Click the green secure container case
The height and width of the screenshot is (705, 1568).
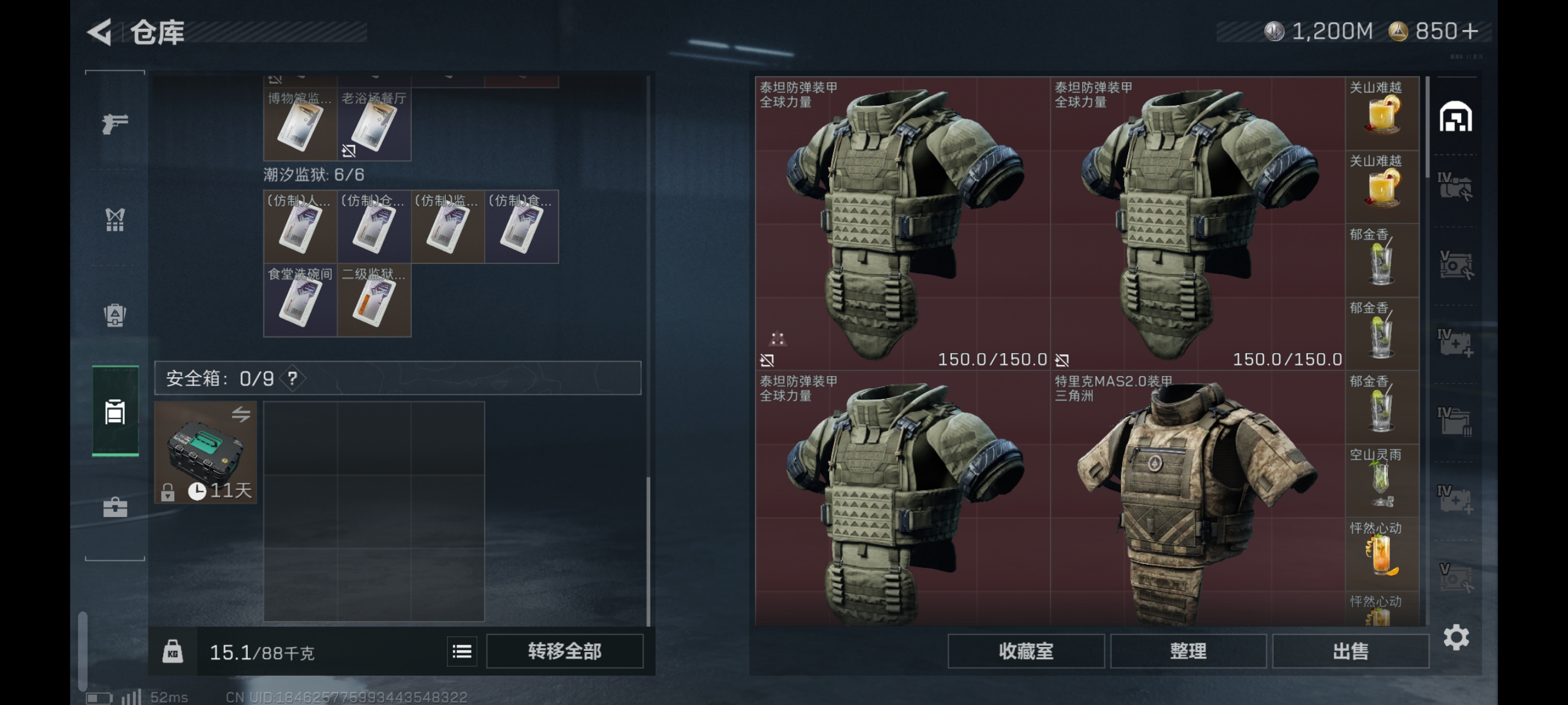(x=205, y=452)
